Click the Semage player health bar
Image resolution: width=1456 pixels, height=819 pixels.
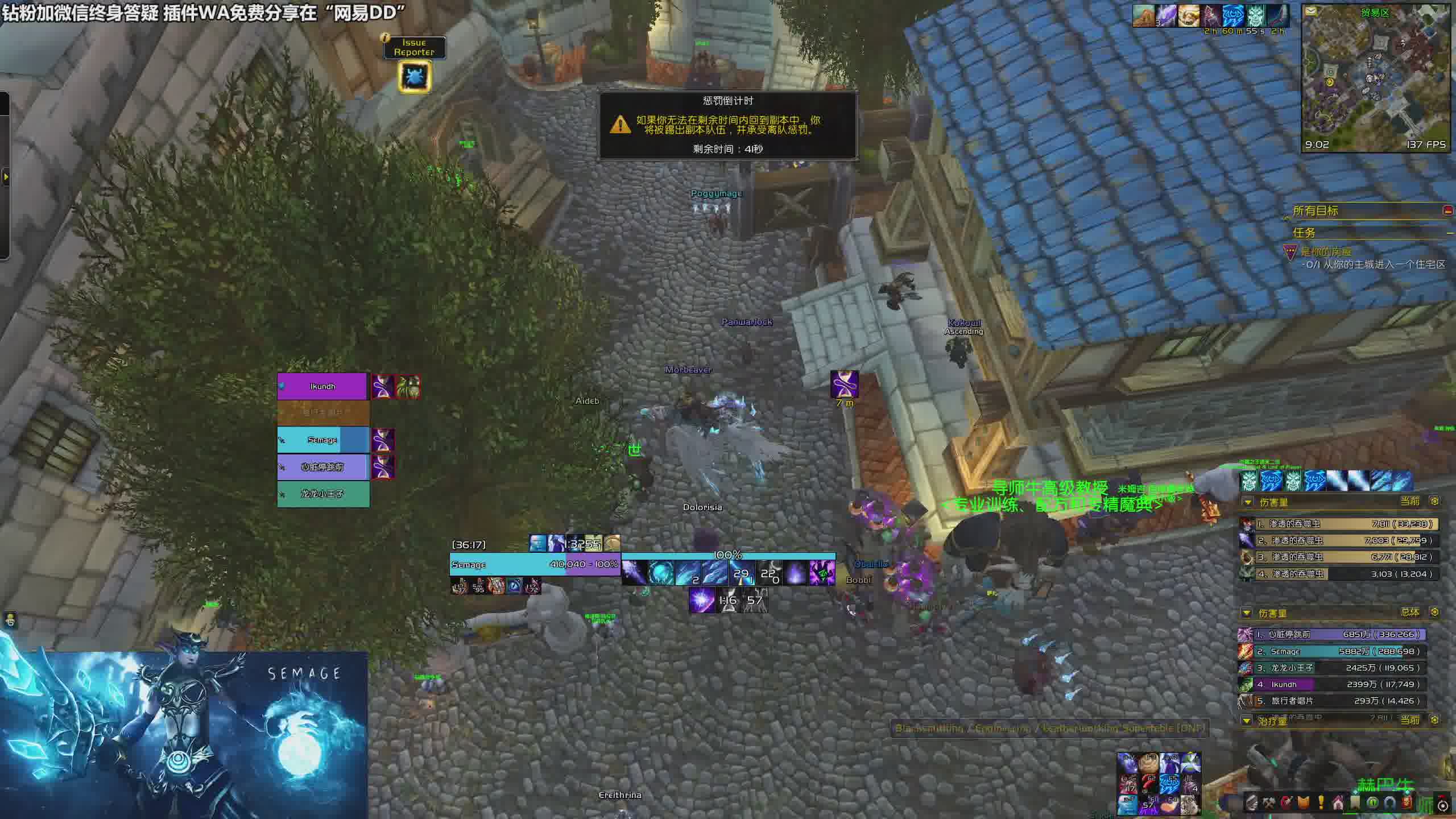[535, 564]
